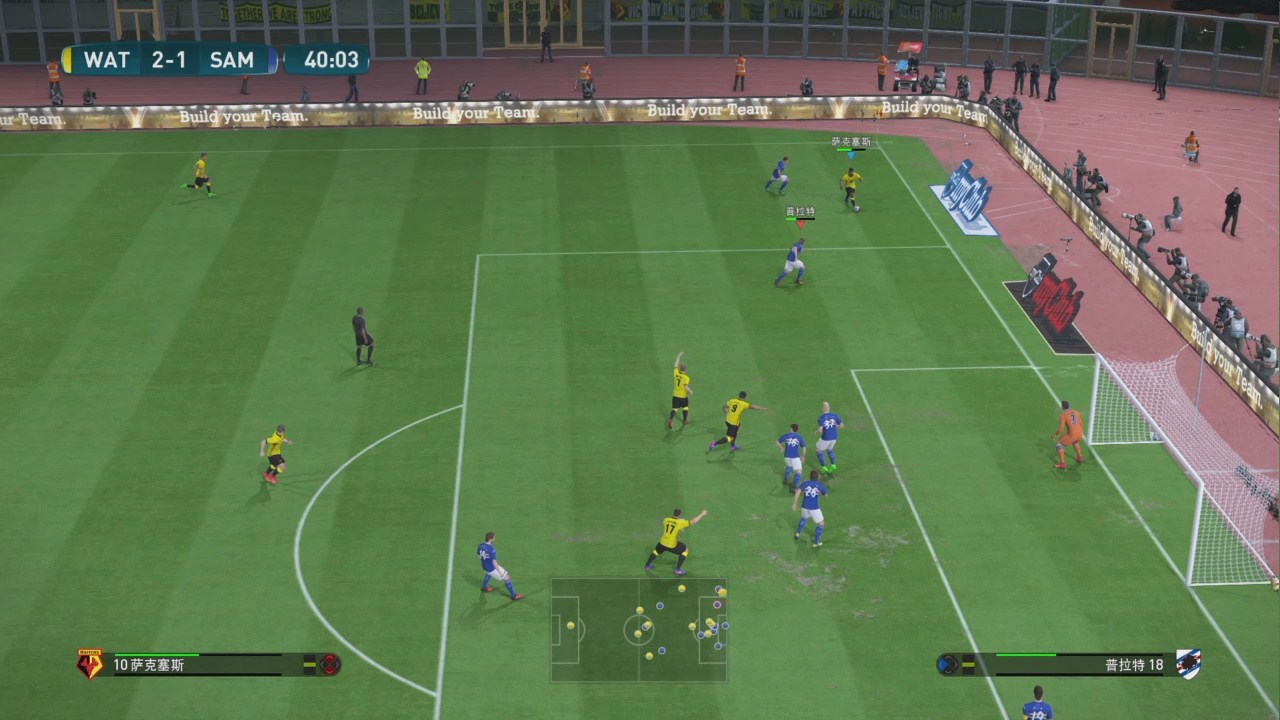Screen dimensions: 1280x720
Task: Click the pitch radar minimap
Action: 638,630
